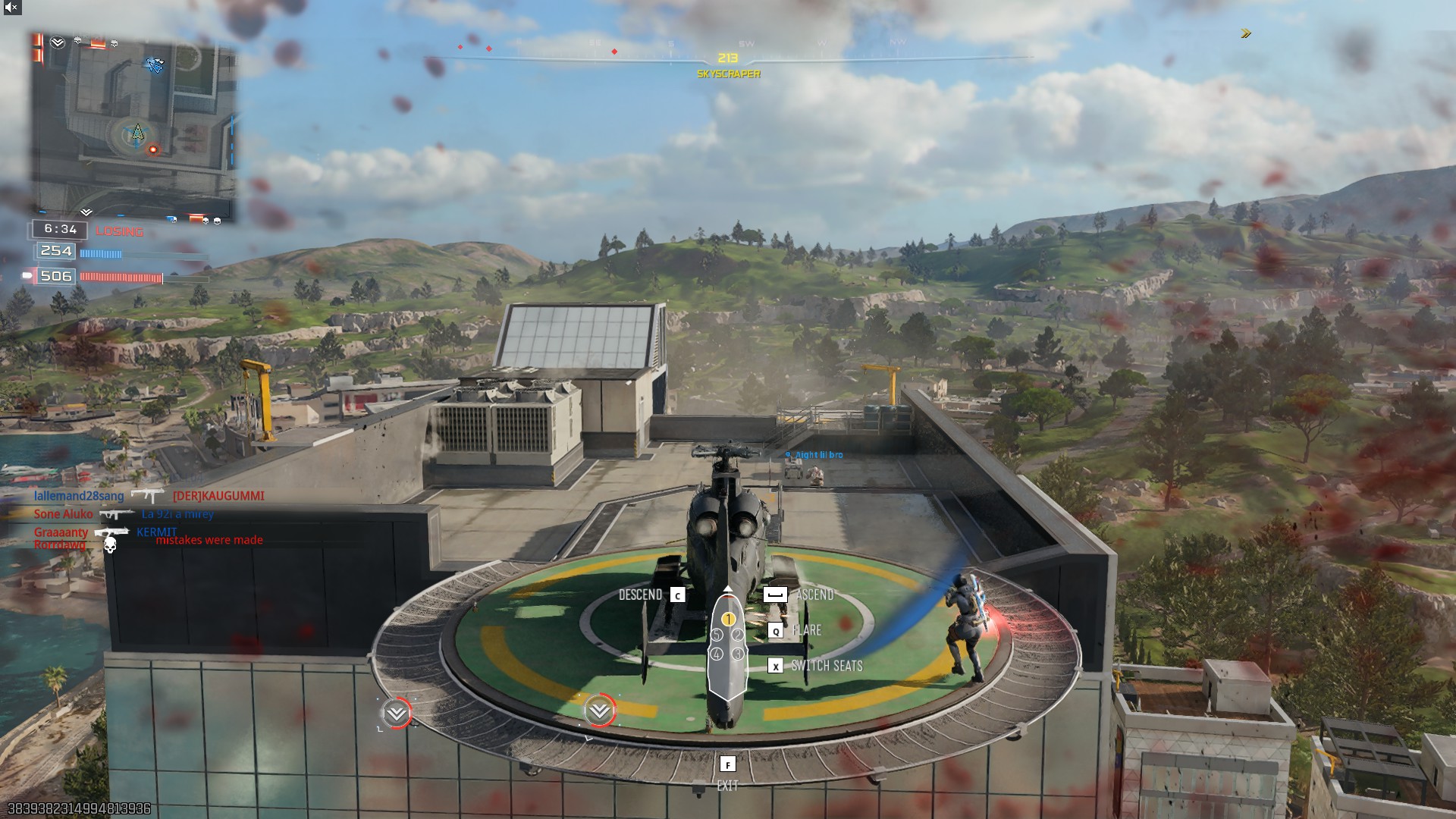Select the X switch seats key icon
This screenshot has width=1456, height=819.
pos(775,667)
